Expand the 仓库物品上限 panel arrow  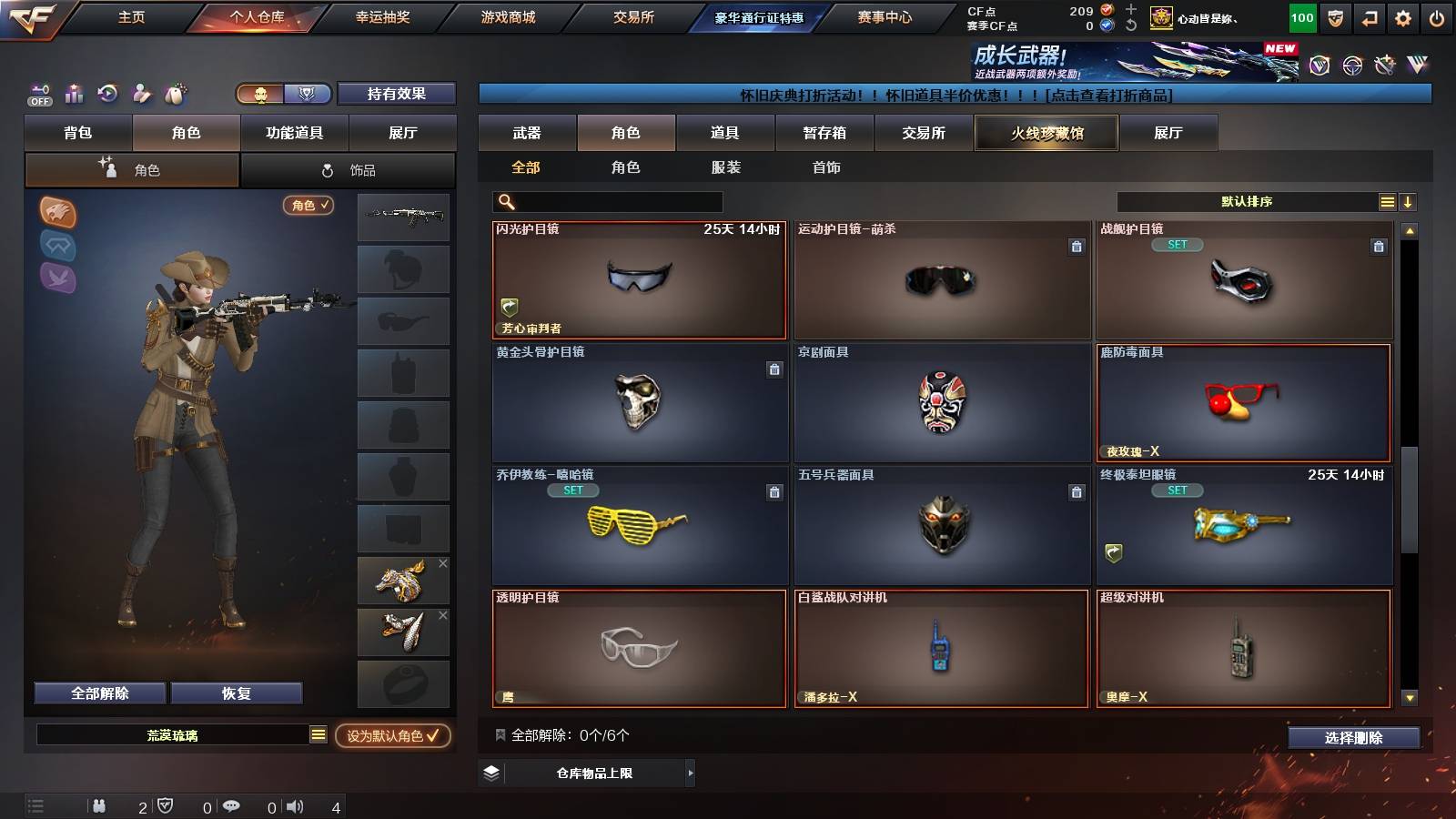(x=690, y=773)
